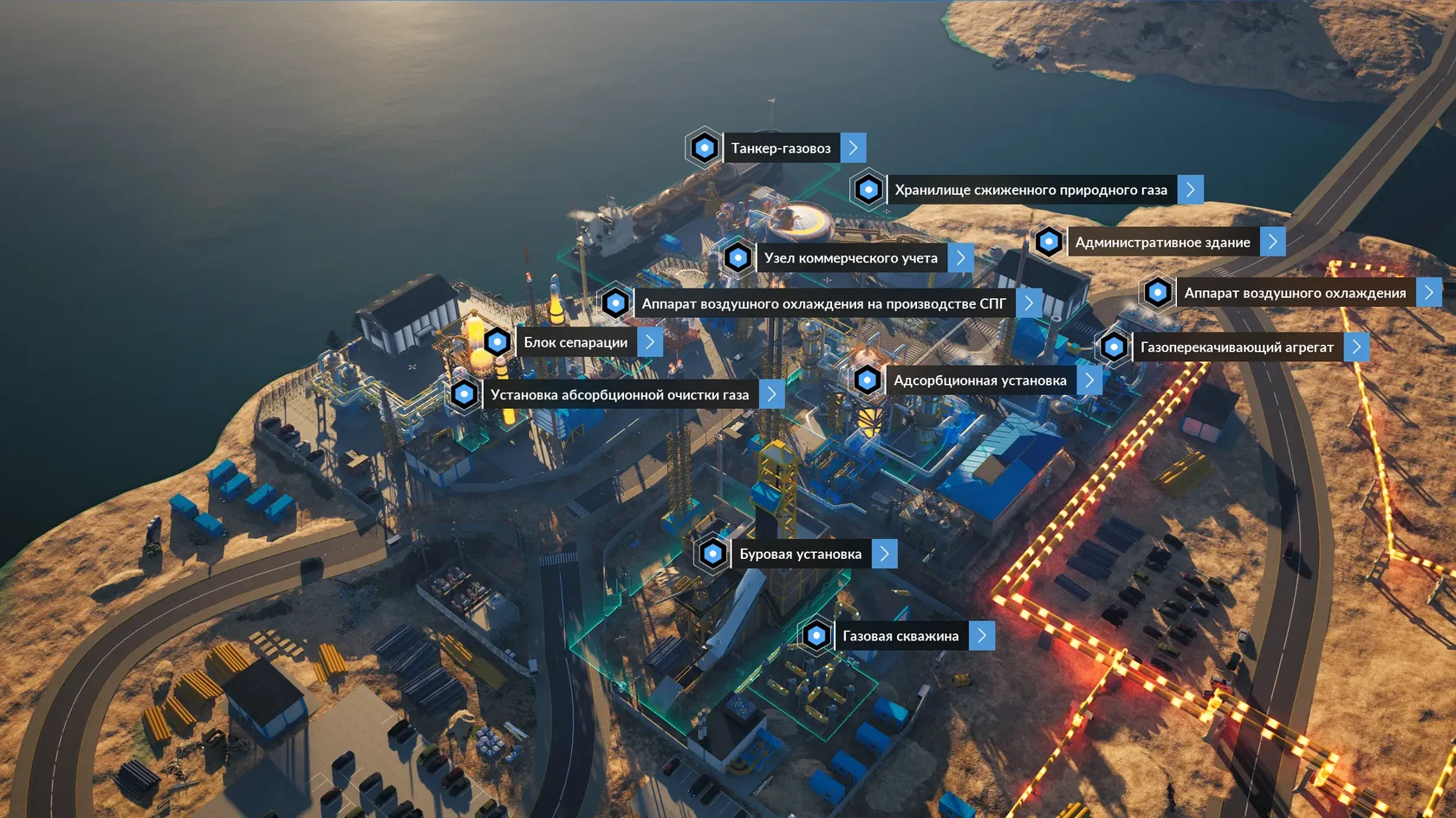1456x818 pixels.
Task: Open Установка абсорбционной очистки газа label
Action: [619, 395]
